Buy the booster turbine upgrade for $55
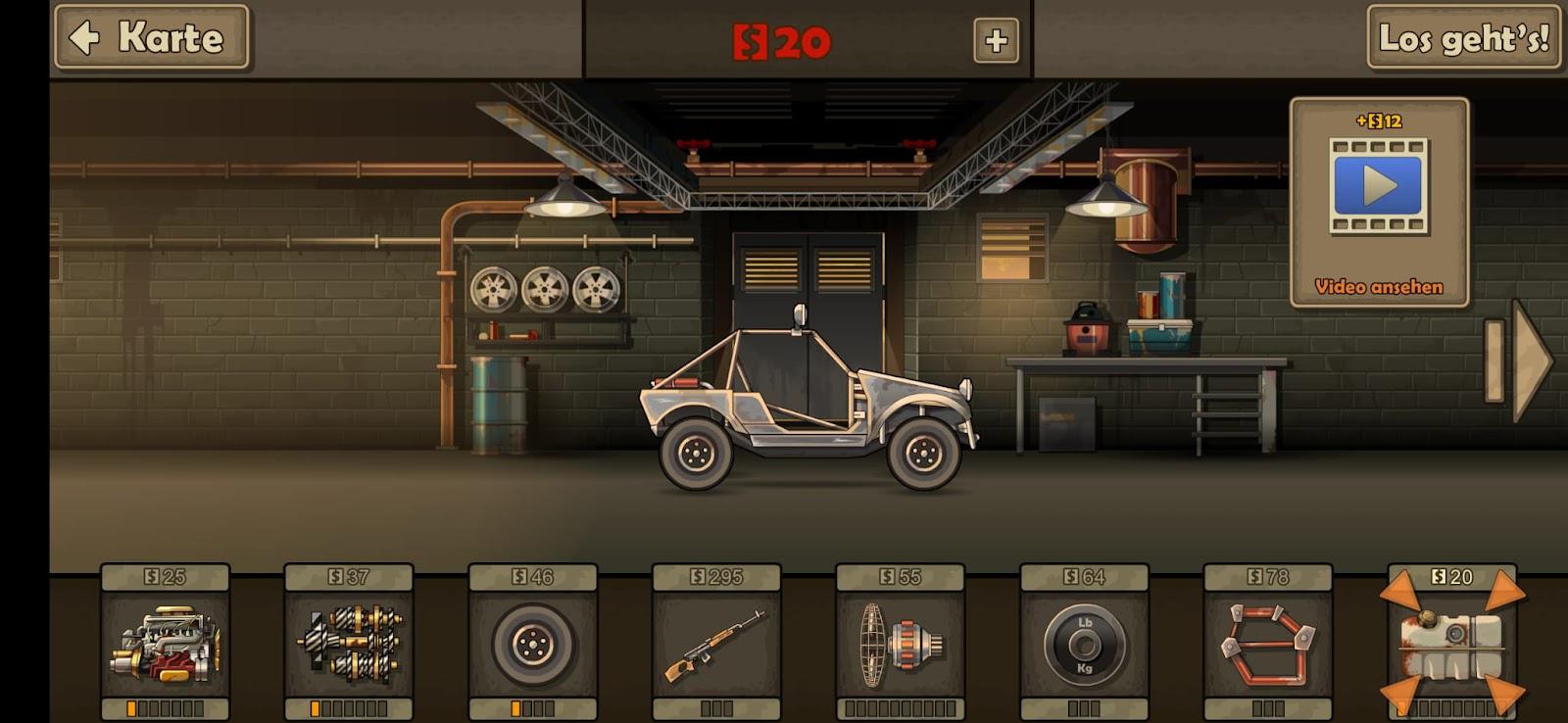The image size is (1568, 723). (900, 644)
